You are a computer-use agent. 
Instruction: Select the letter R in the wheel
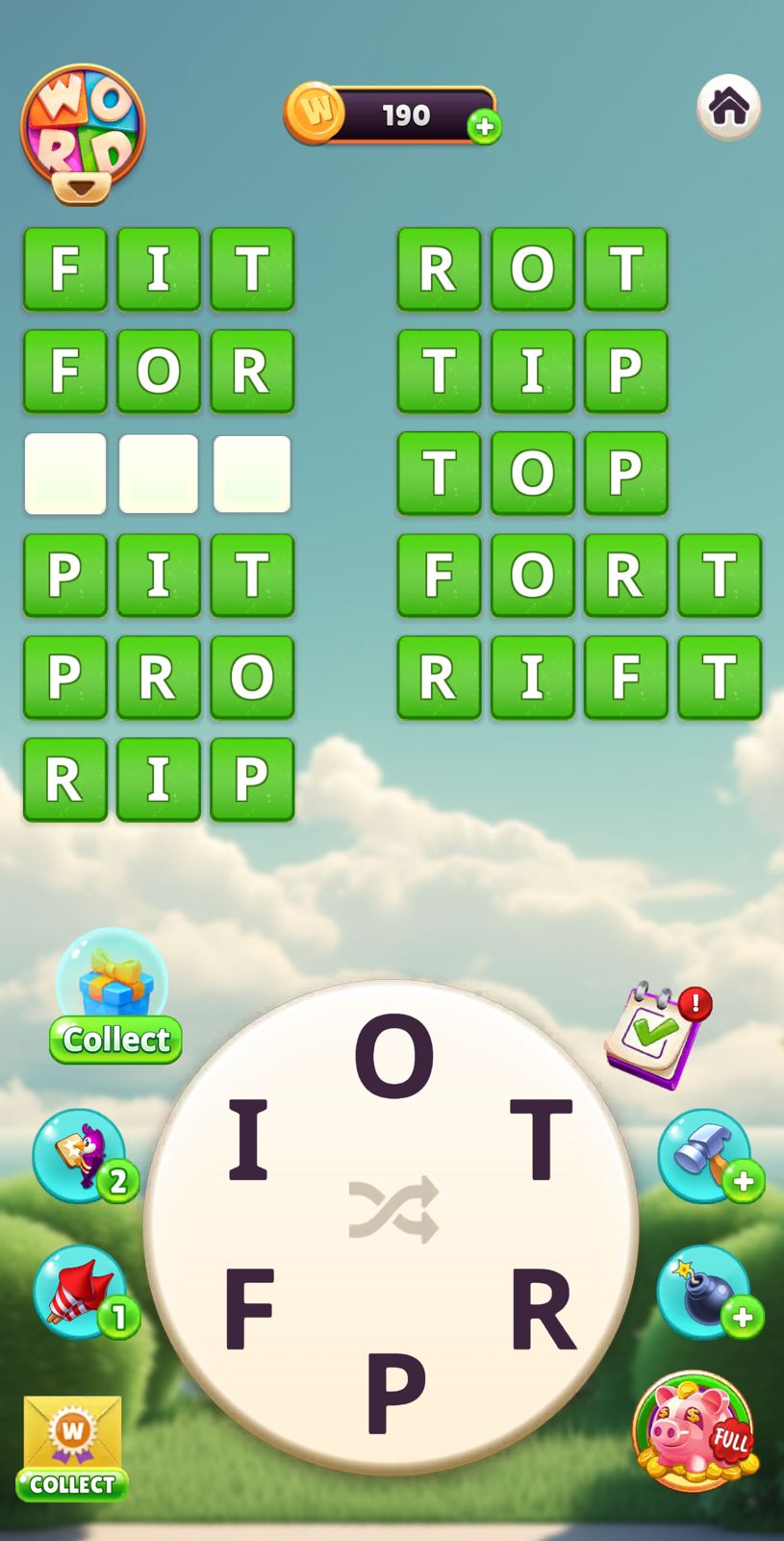542,1308
